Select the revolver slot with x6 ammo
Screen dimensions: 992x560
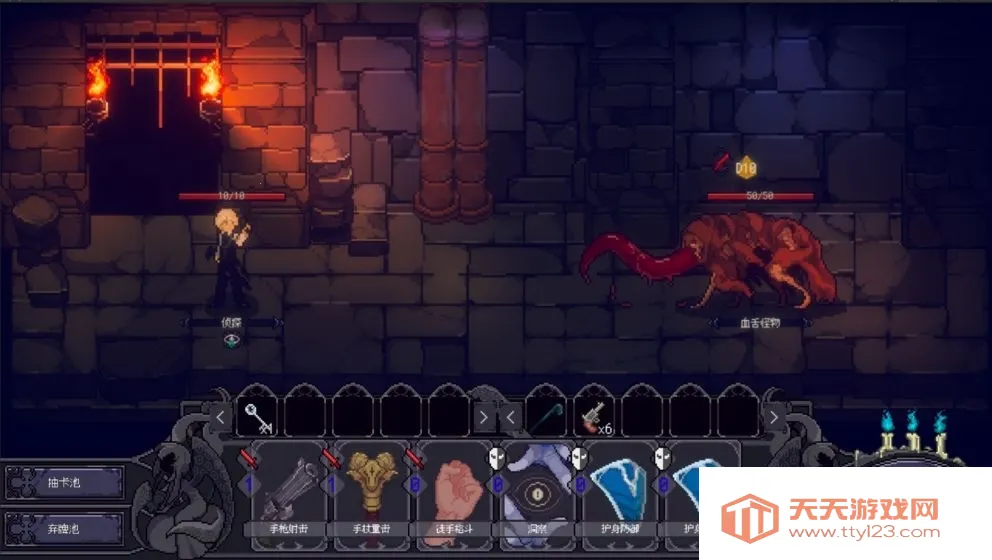[x=594, y=415]
